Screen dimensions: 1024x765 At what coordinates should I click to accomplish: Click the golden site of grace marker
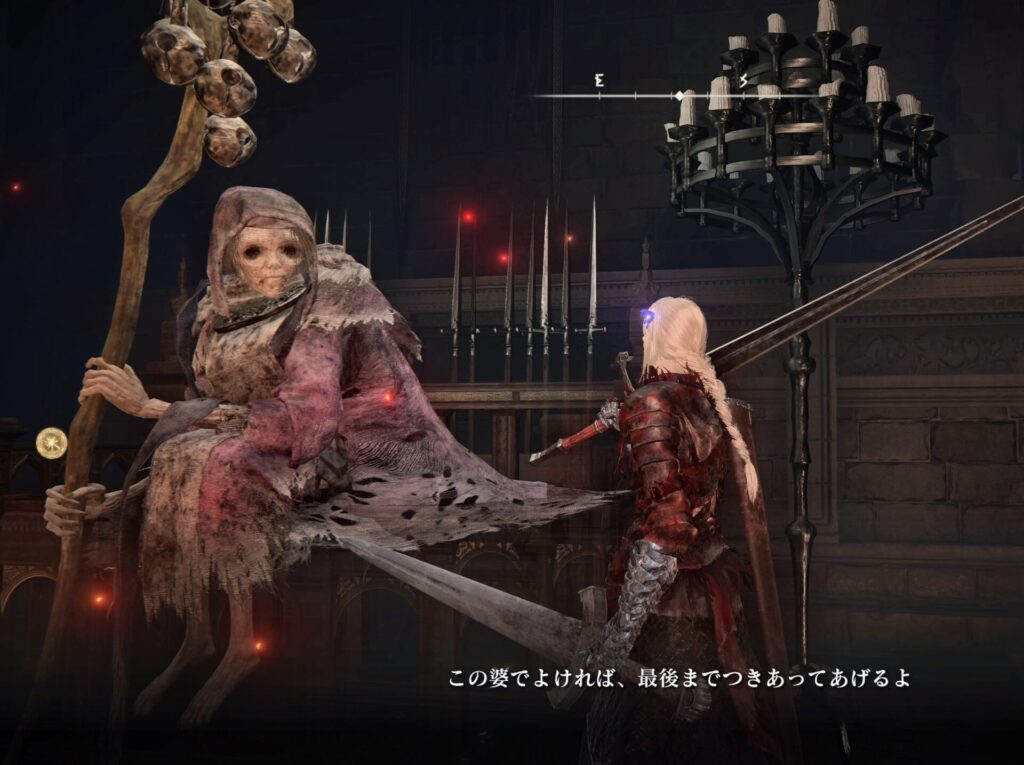pos(51,442)
